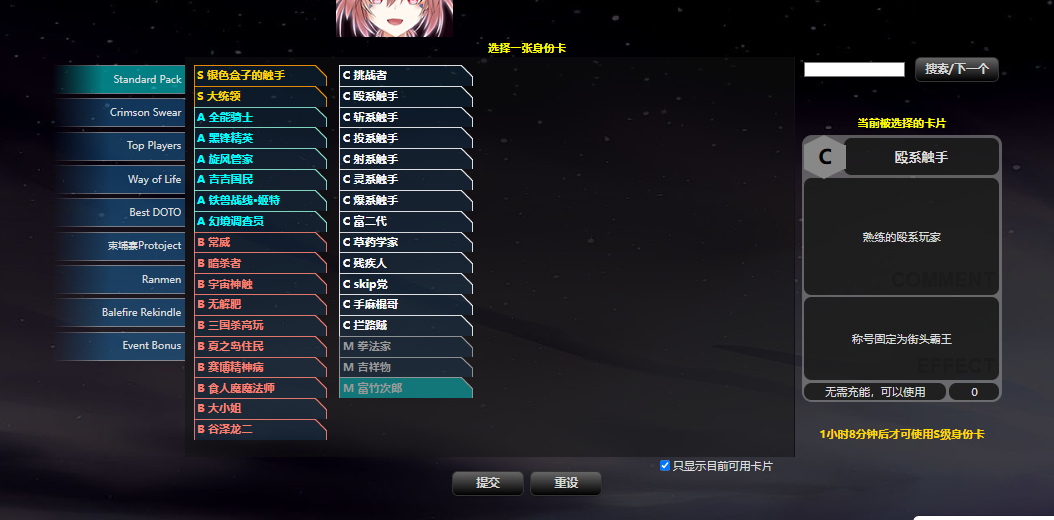This screenshot has height=520, width=1054.
Task: Focus the card search text field
Action: coord(854,70)
